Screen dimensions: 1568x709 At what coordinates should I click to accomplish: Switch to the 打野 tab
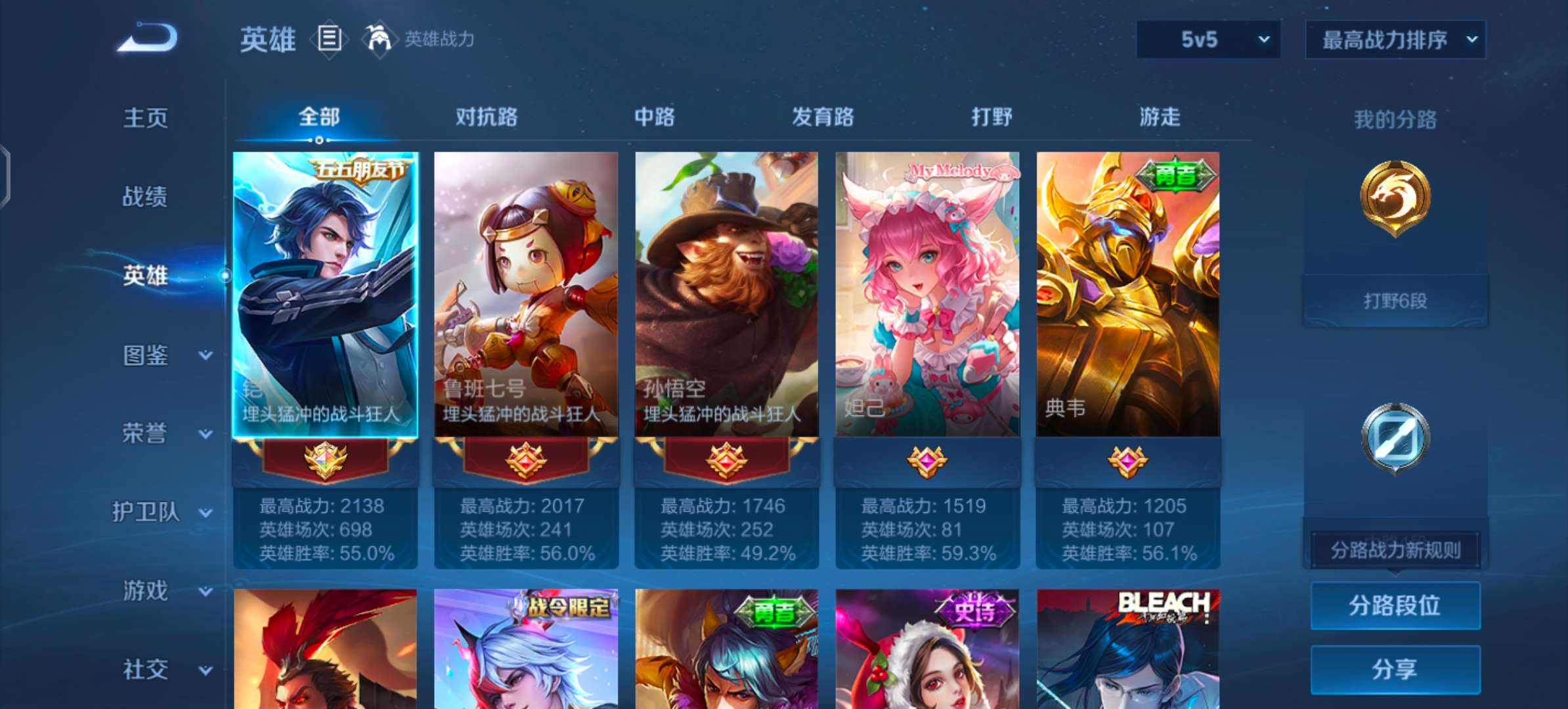click(x=992, y=117)
